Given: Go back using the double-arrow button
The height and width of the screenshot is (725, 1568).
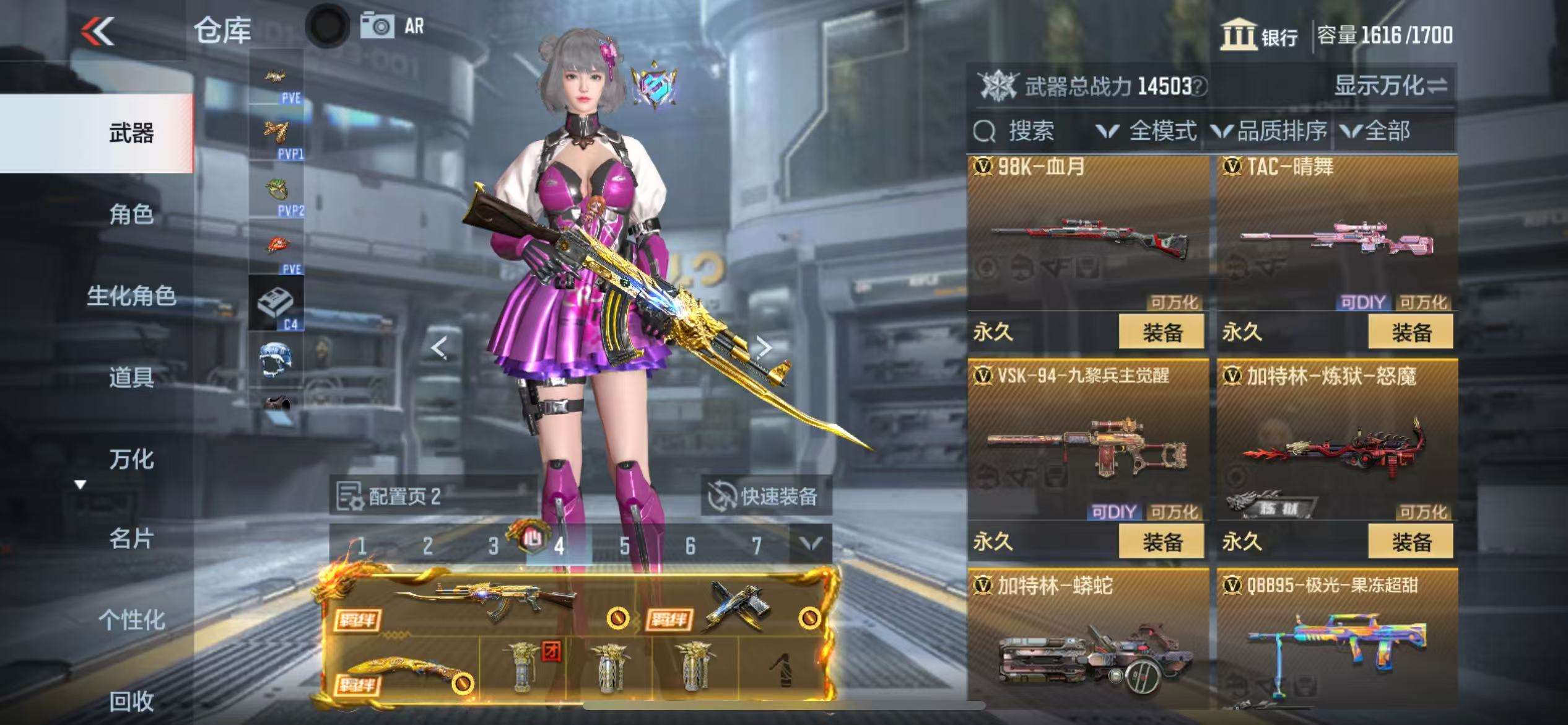Looking at the screenshot, I should [98, 31].
